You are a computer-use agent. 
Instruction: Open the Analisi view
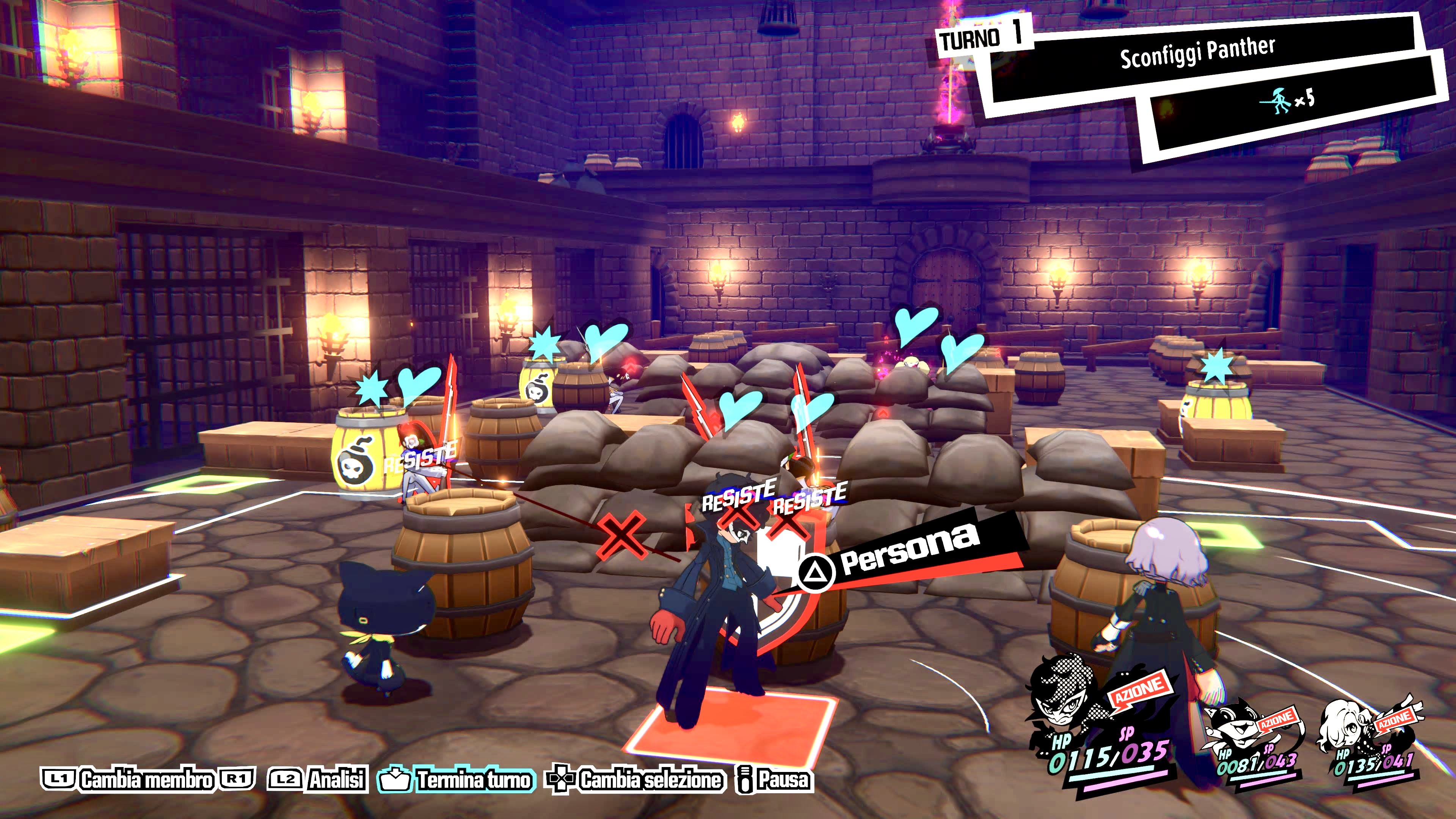pyautogui.click(x=336, y=780)
